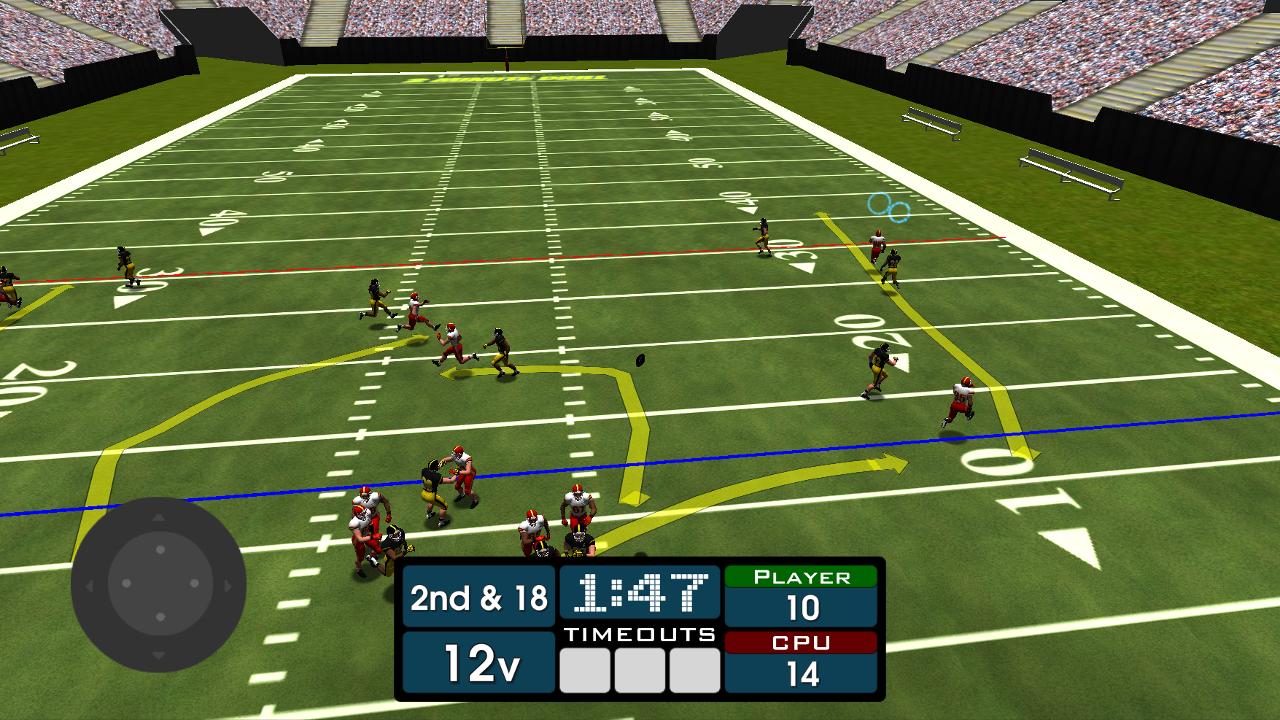Tap the football flying through the air
Screen dimensions: 1280x720
640,362
